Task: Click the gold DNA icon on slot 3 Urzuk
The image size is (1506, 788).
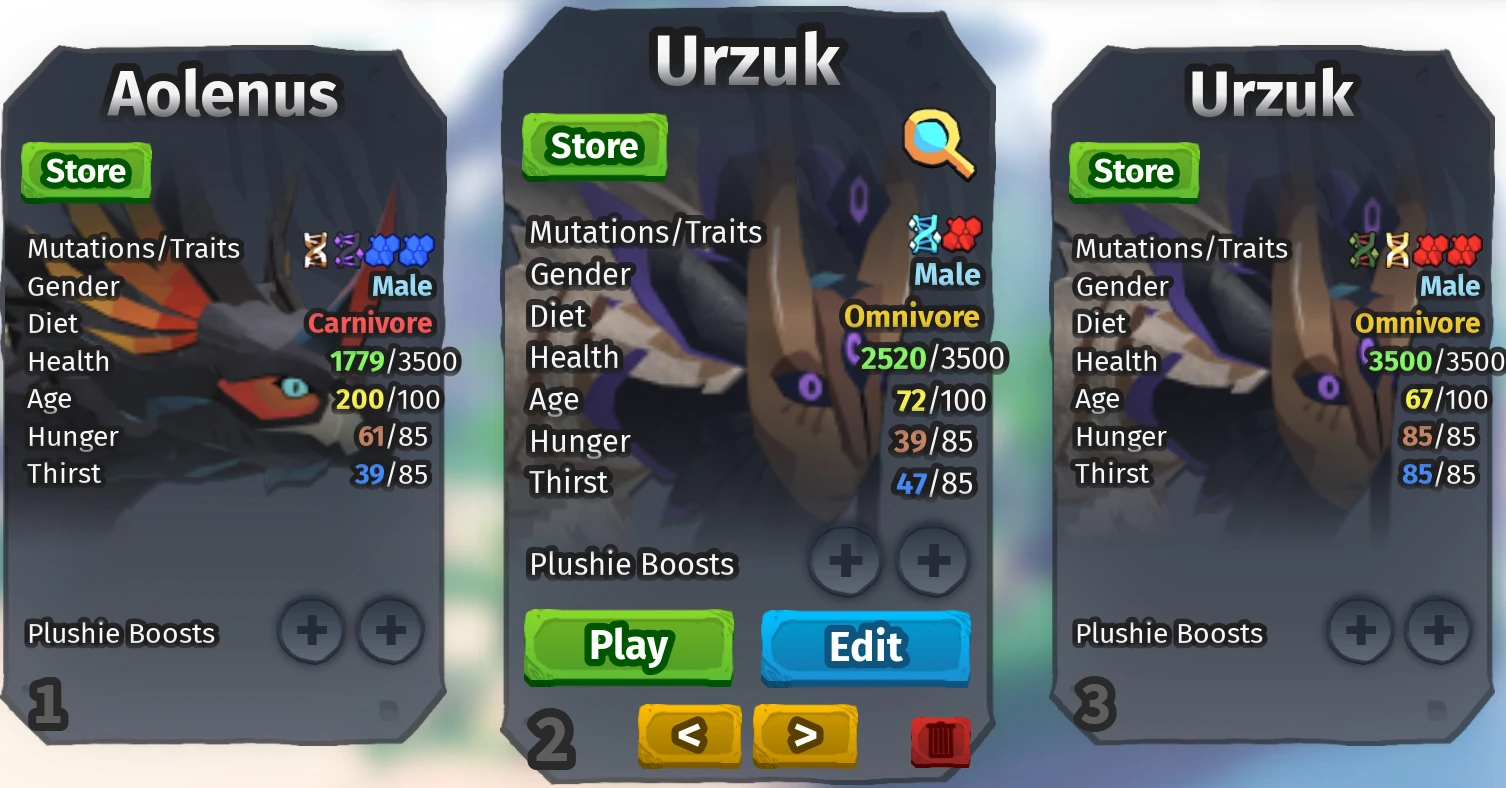Action: coord(1397,250)
